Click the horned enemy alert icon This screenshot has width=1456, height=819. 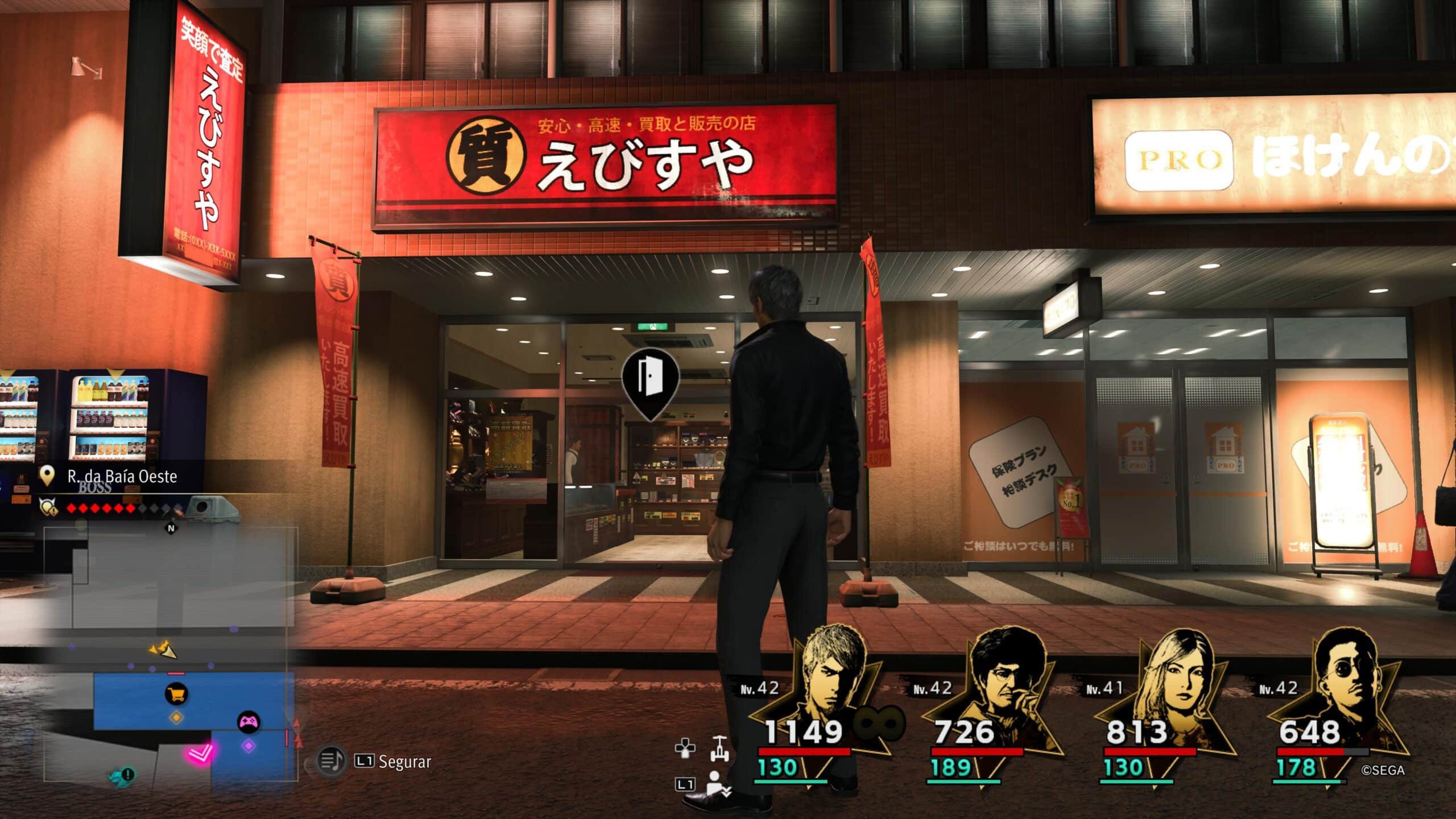(x=48, y=506)
